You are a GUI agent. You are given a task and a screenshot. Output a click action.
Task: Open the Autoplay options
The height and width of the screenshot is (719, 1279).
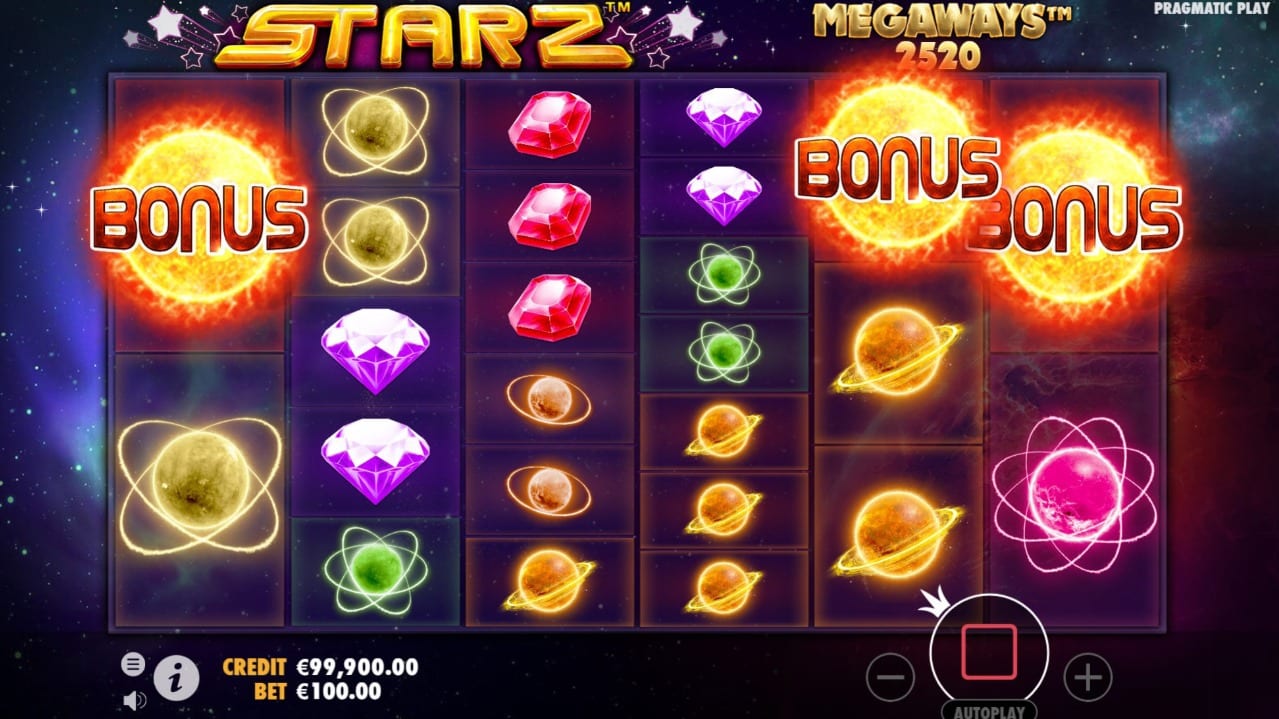(988, 711)
